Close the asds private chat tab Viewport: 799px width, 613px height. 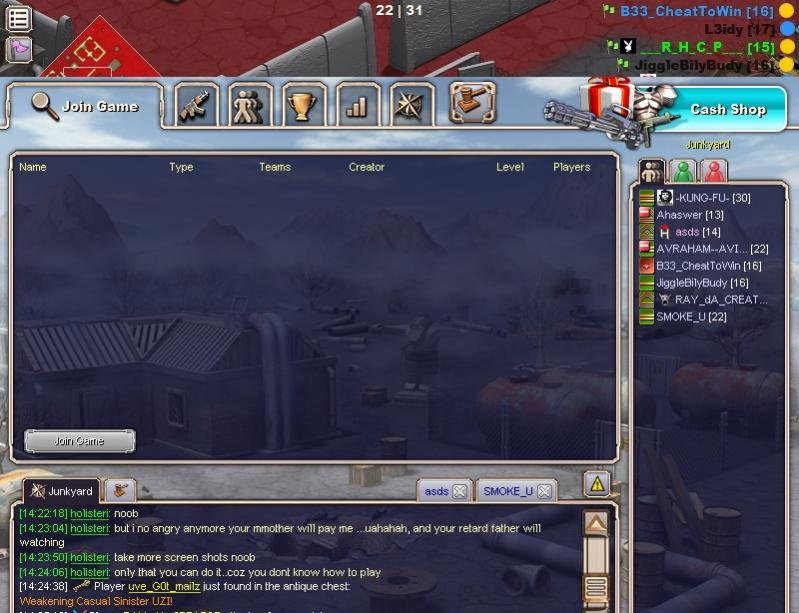[459, 491]
